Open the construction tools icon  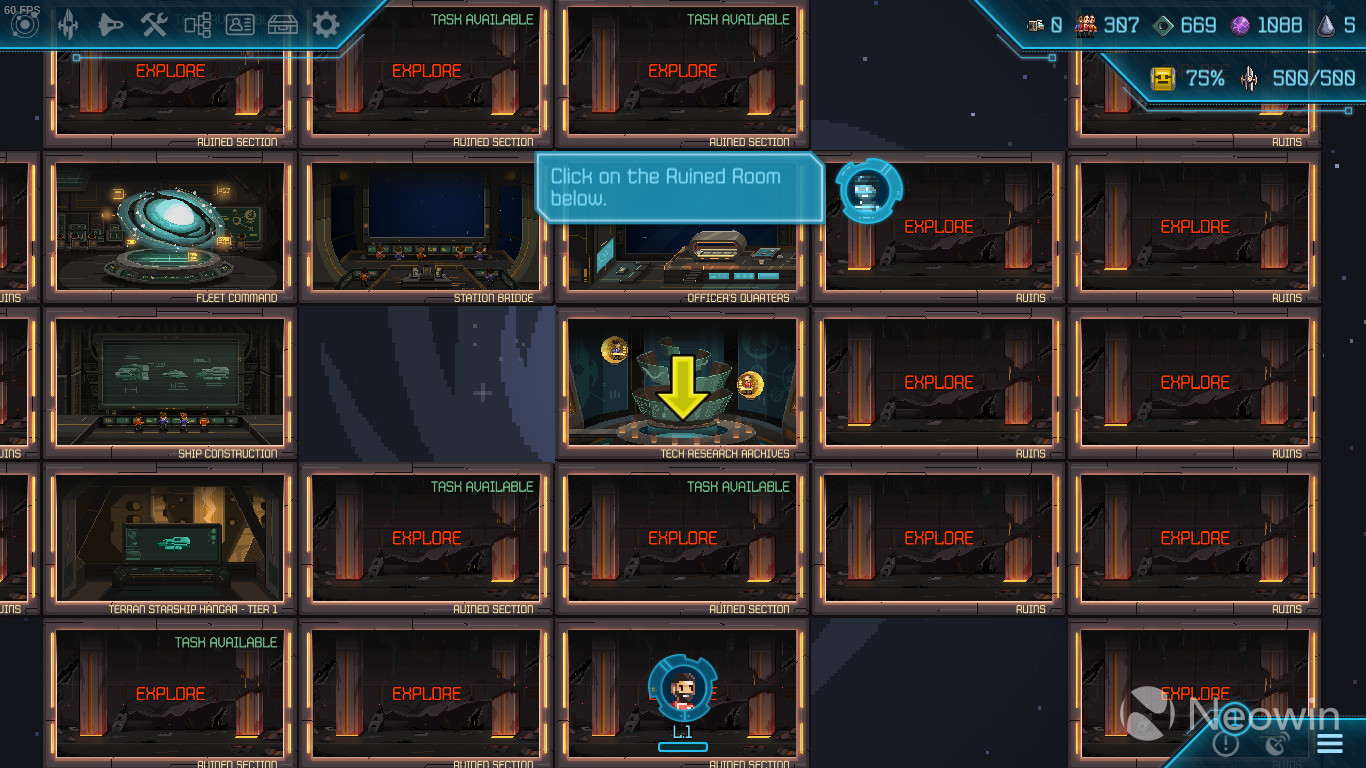154,25
